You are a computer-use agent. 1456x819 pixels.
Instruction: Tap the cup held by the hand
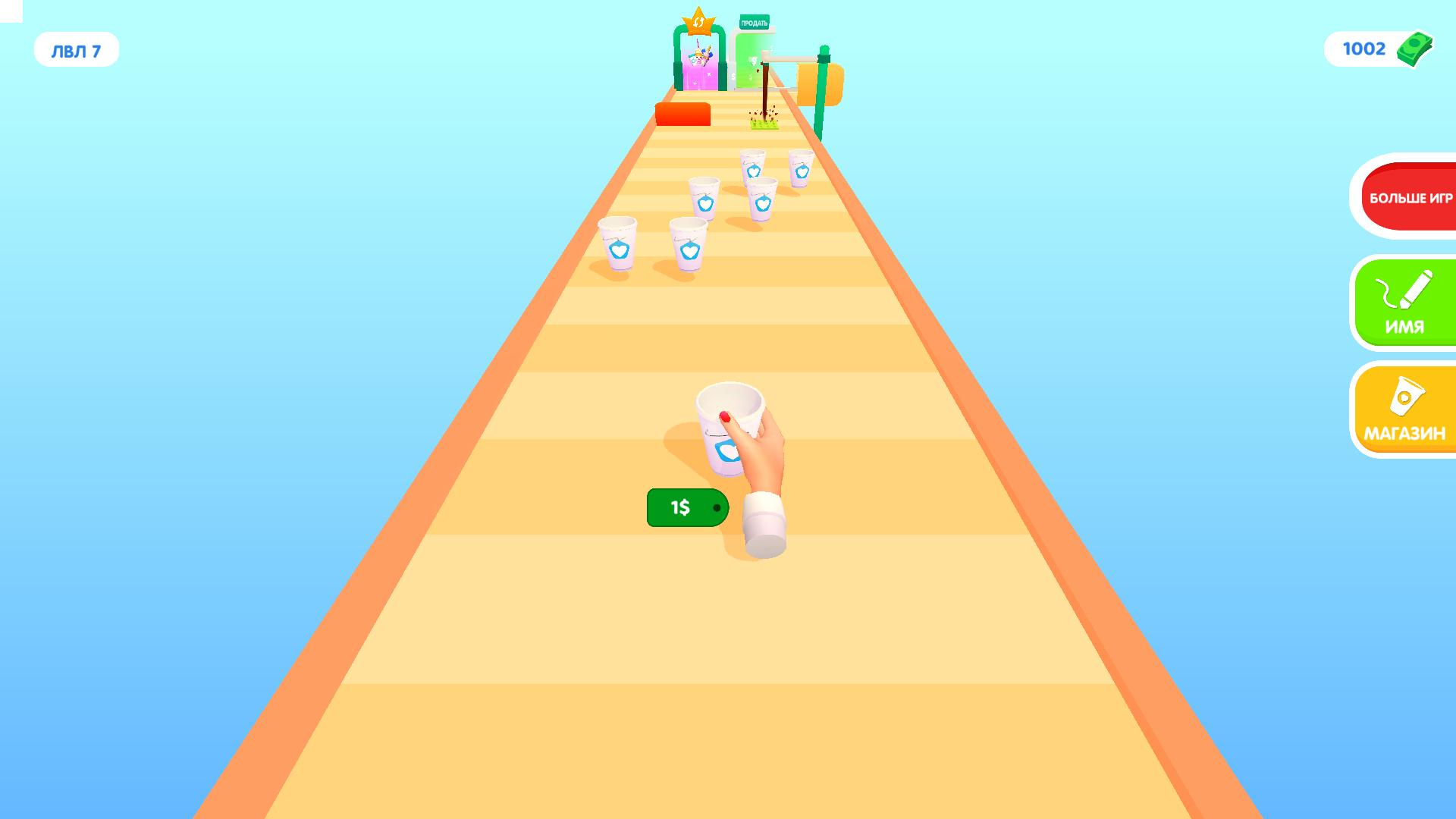[x=730, y=428]
